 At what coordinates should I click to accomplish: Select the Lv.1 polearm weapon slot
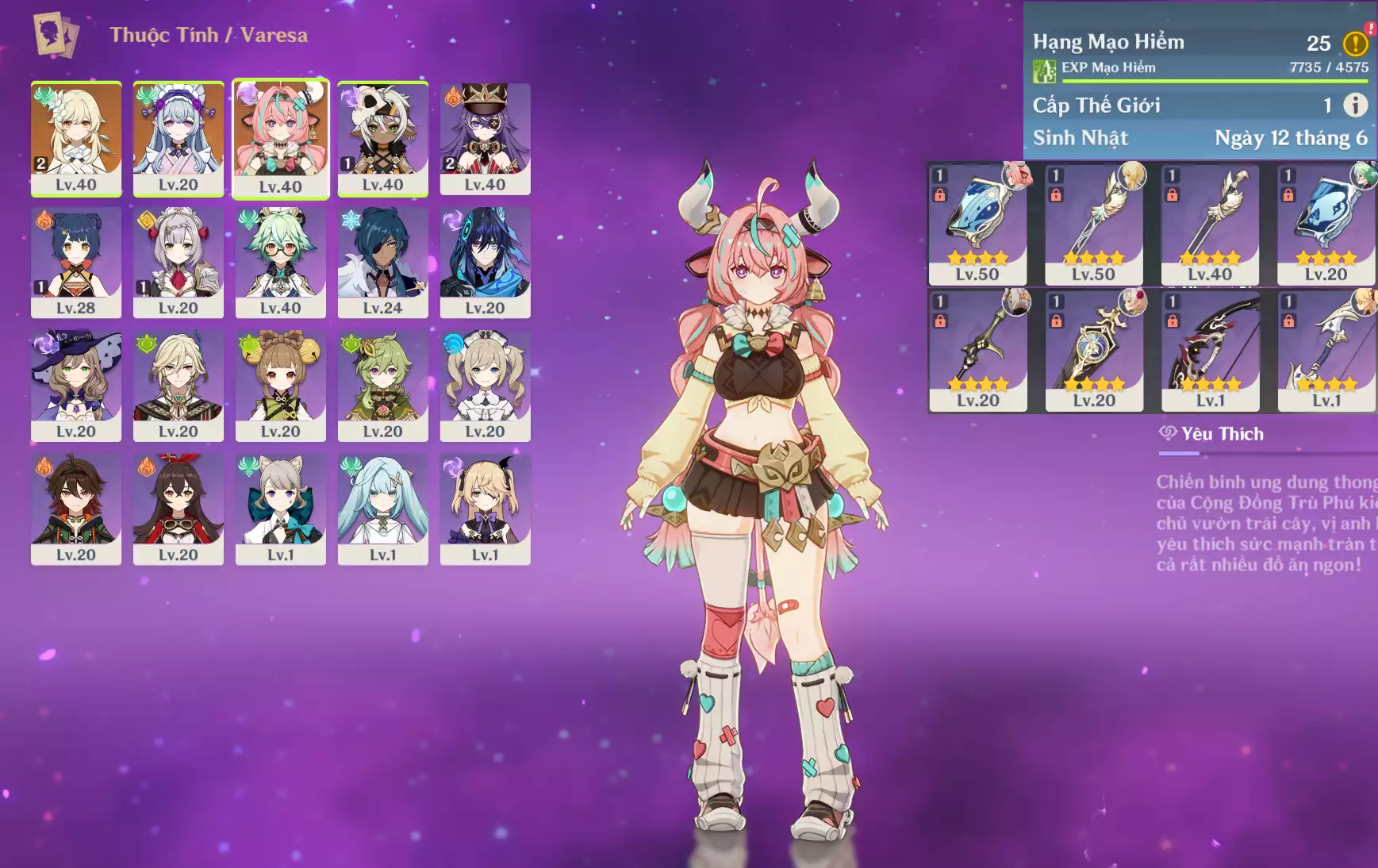(x=1326, y=350)
